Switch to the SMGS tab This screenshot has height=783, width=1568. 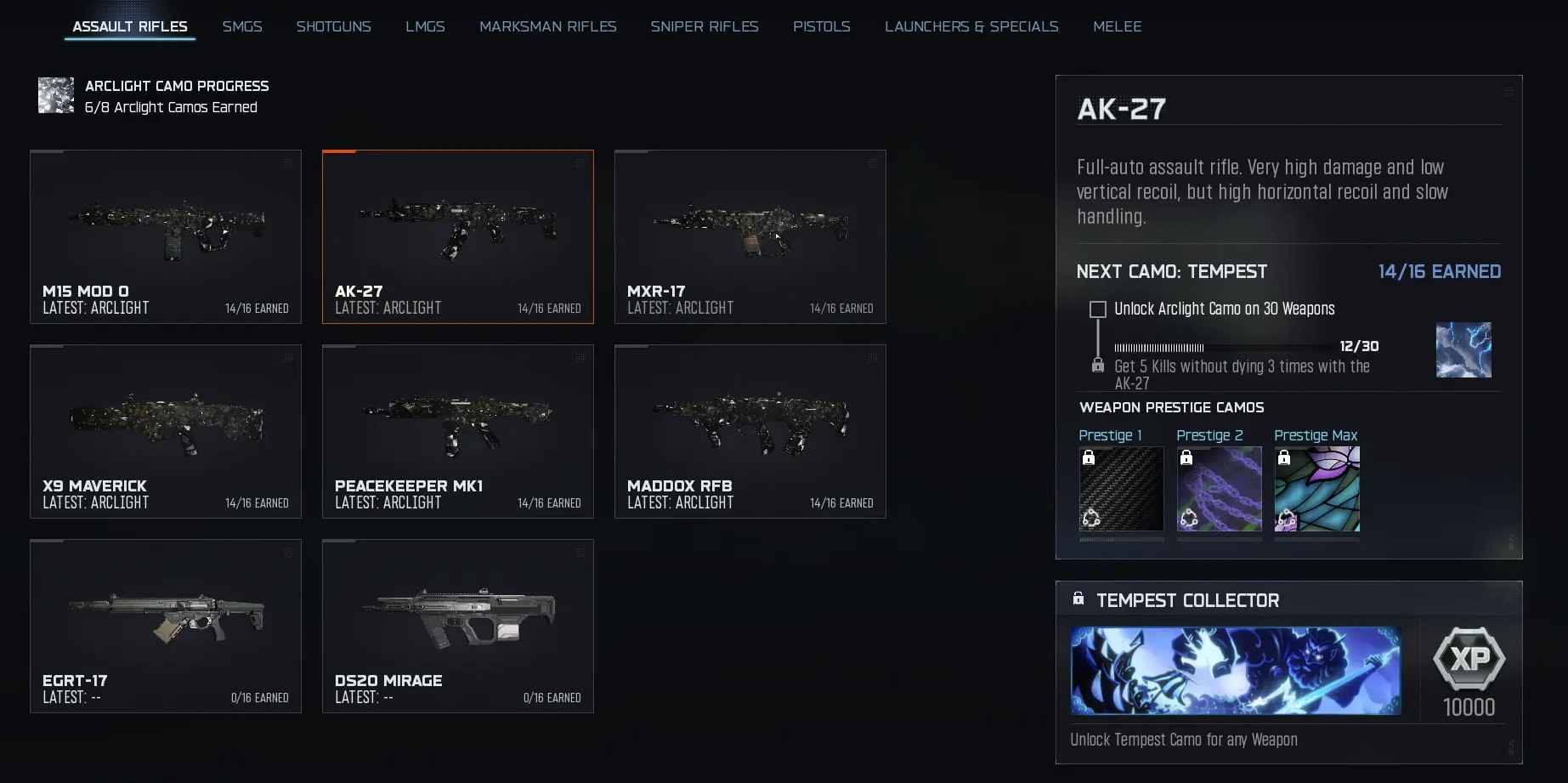[242, 26]
